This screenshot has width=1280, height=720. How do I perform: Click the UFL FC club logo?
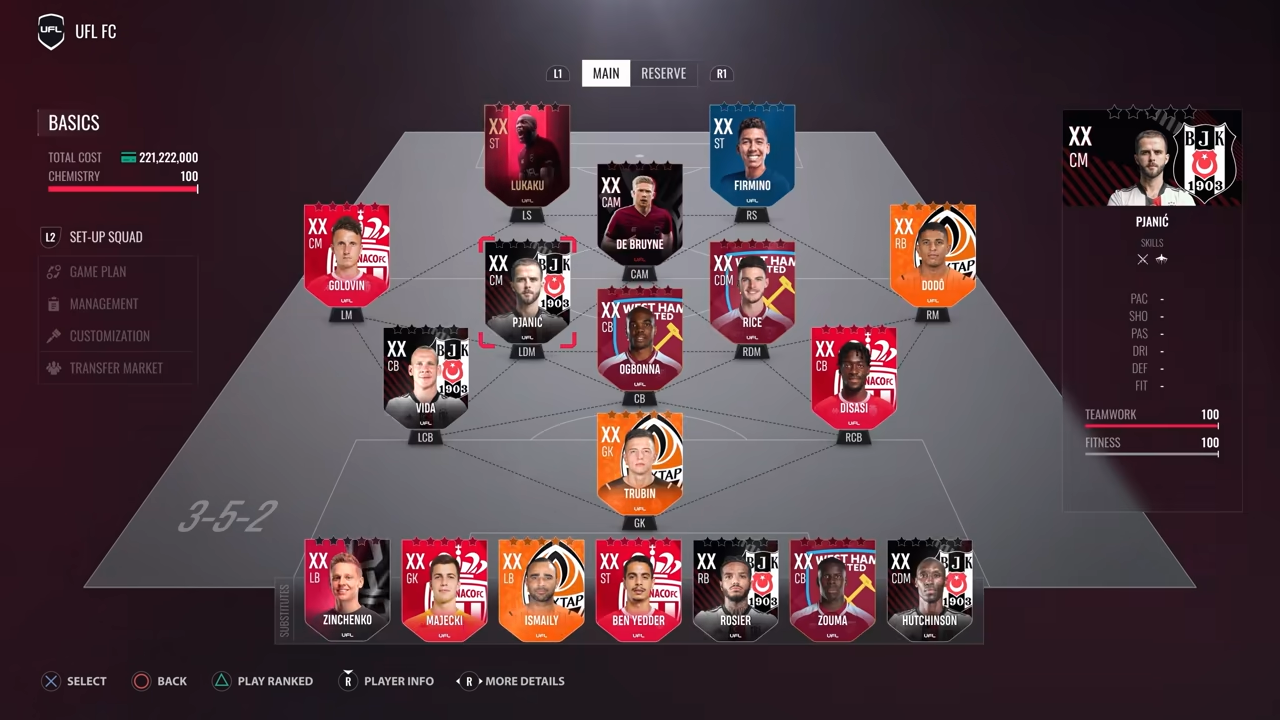[50, 31]
